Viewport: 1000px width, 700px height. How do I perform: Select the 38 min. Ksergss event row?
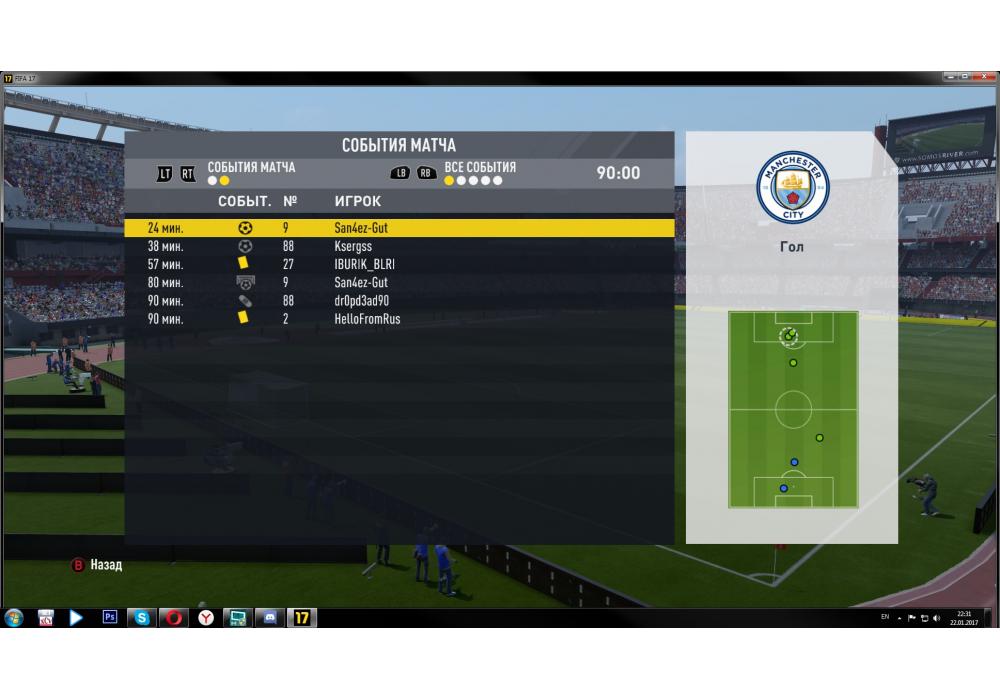[x=398, y=246]
